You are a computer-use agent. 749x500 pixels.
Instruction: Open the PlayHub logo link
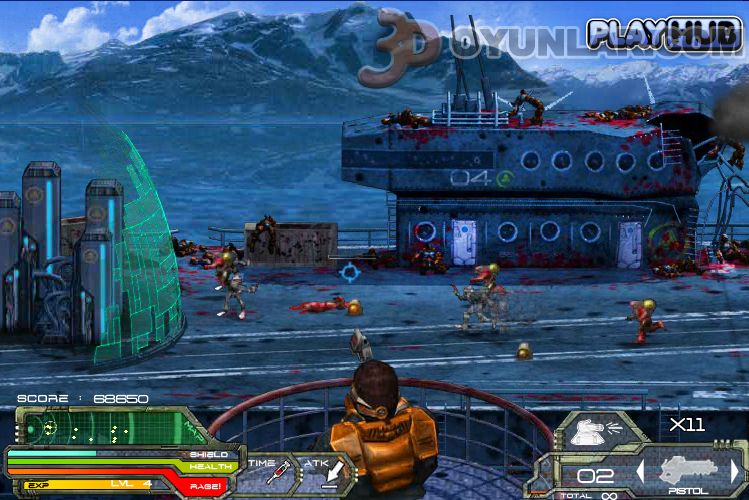(663, 34)
